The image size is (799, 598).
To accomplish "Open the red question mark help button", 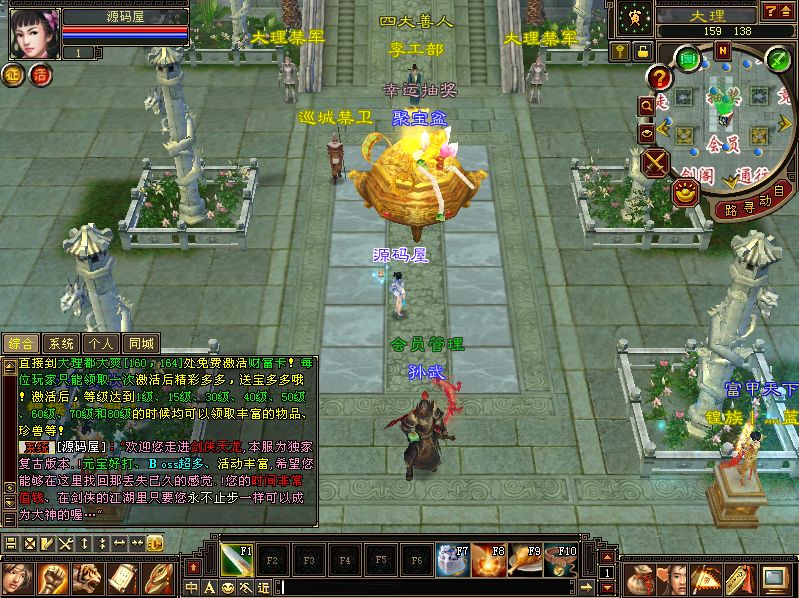I will (x=658, y=78).
